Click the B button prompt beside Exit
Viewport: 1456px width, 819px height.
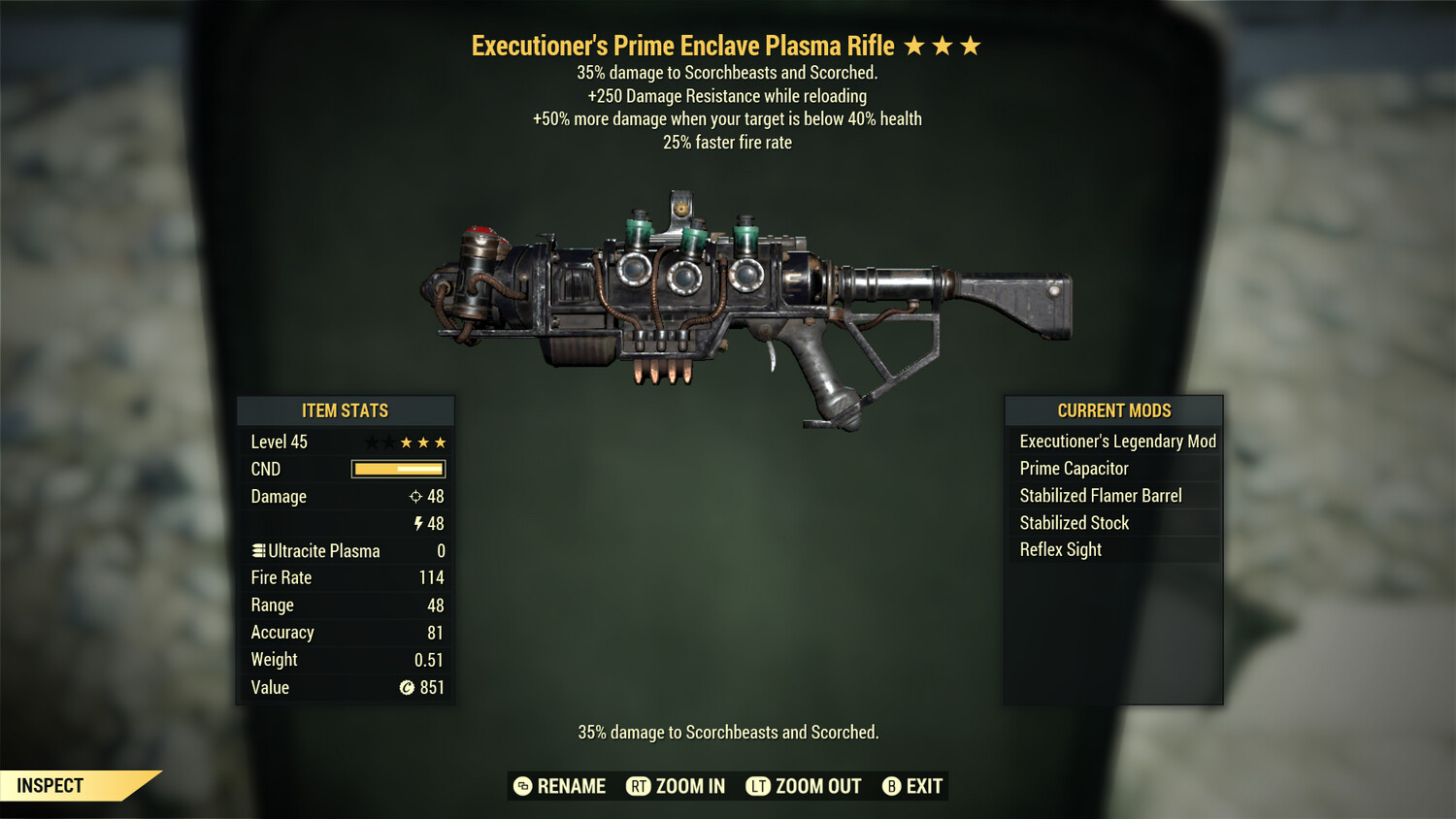(891, 786)
